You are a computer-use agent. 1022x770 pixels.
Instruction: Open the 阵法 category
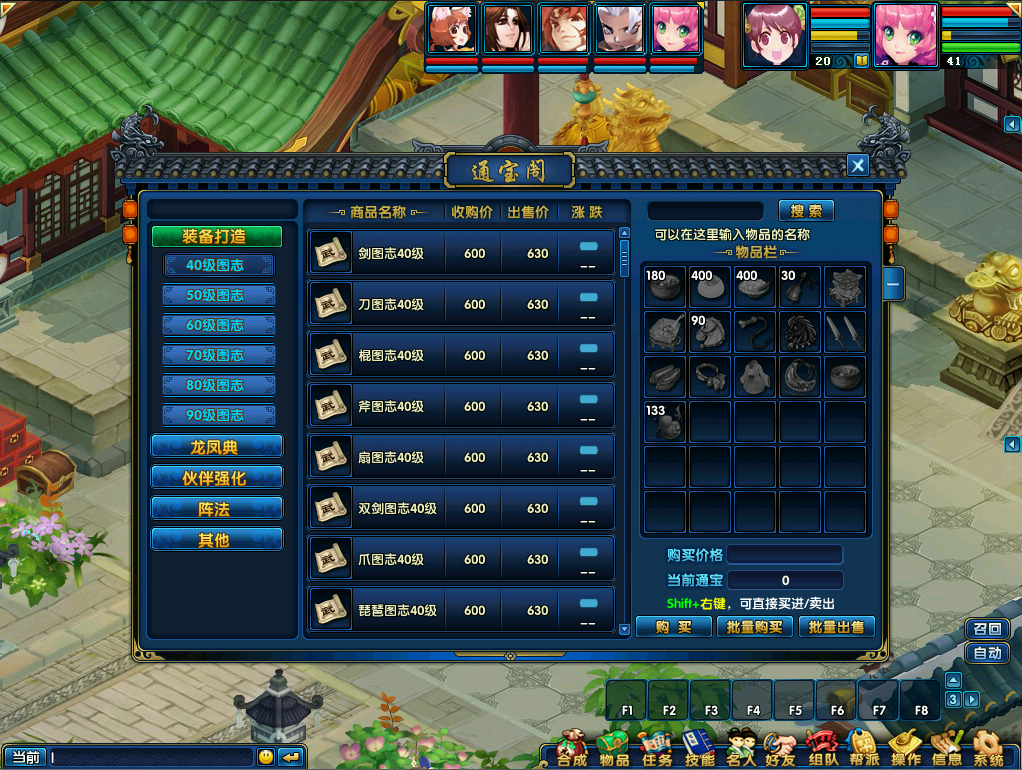pos(217,509)
